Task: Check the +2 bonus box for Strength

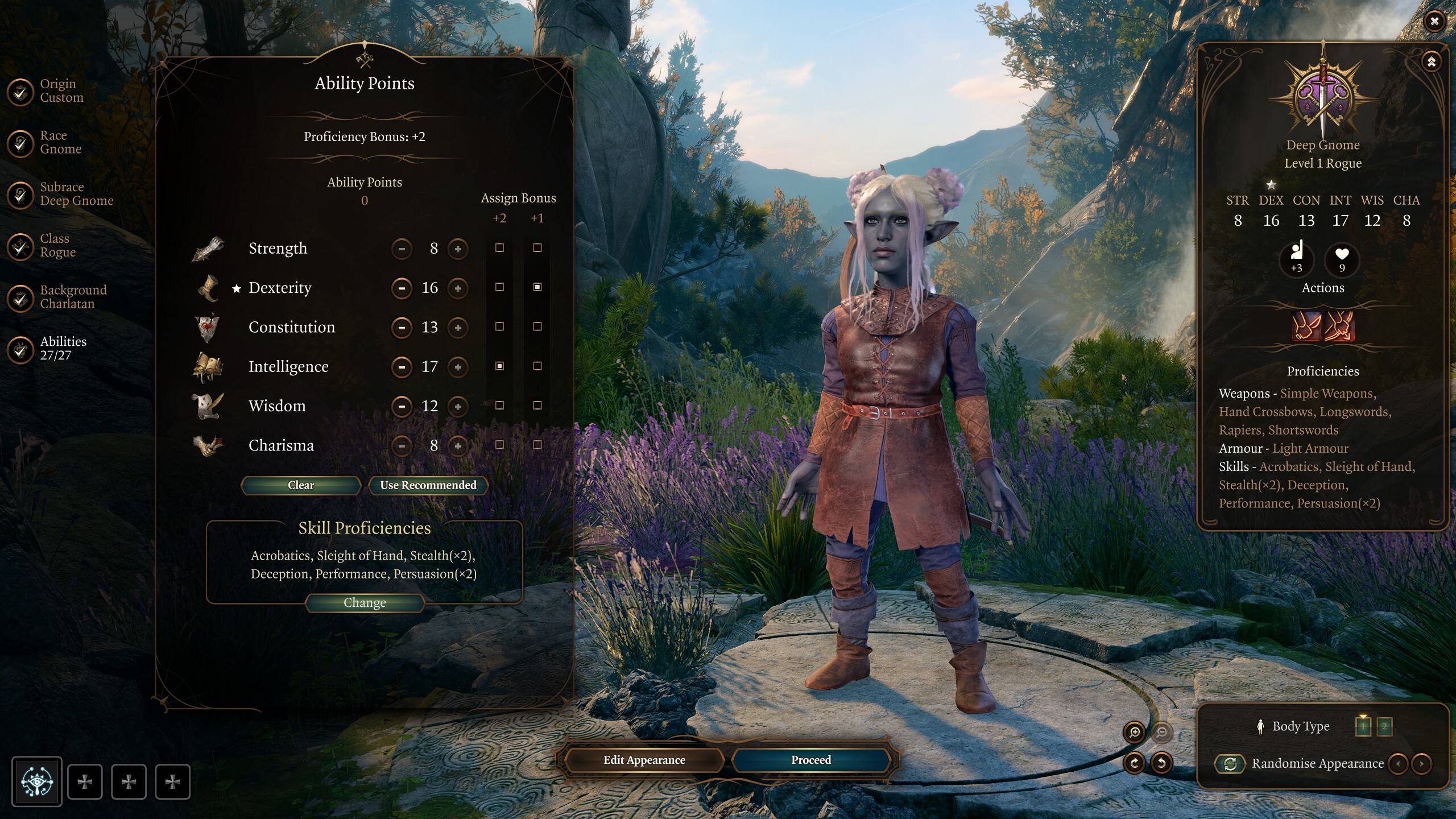Action: coord(500,249)
